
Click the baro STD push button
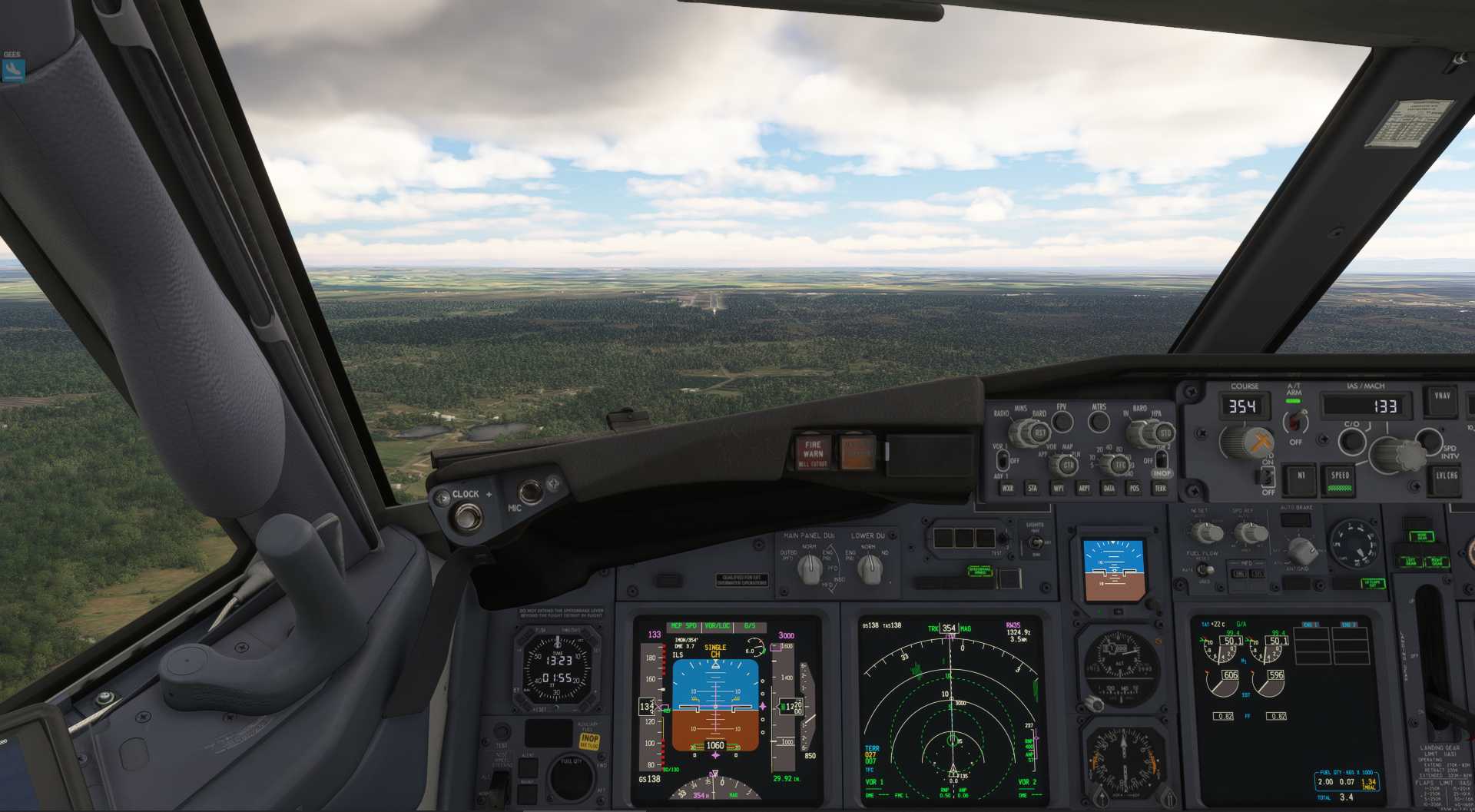1165,433
